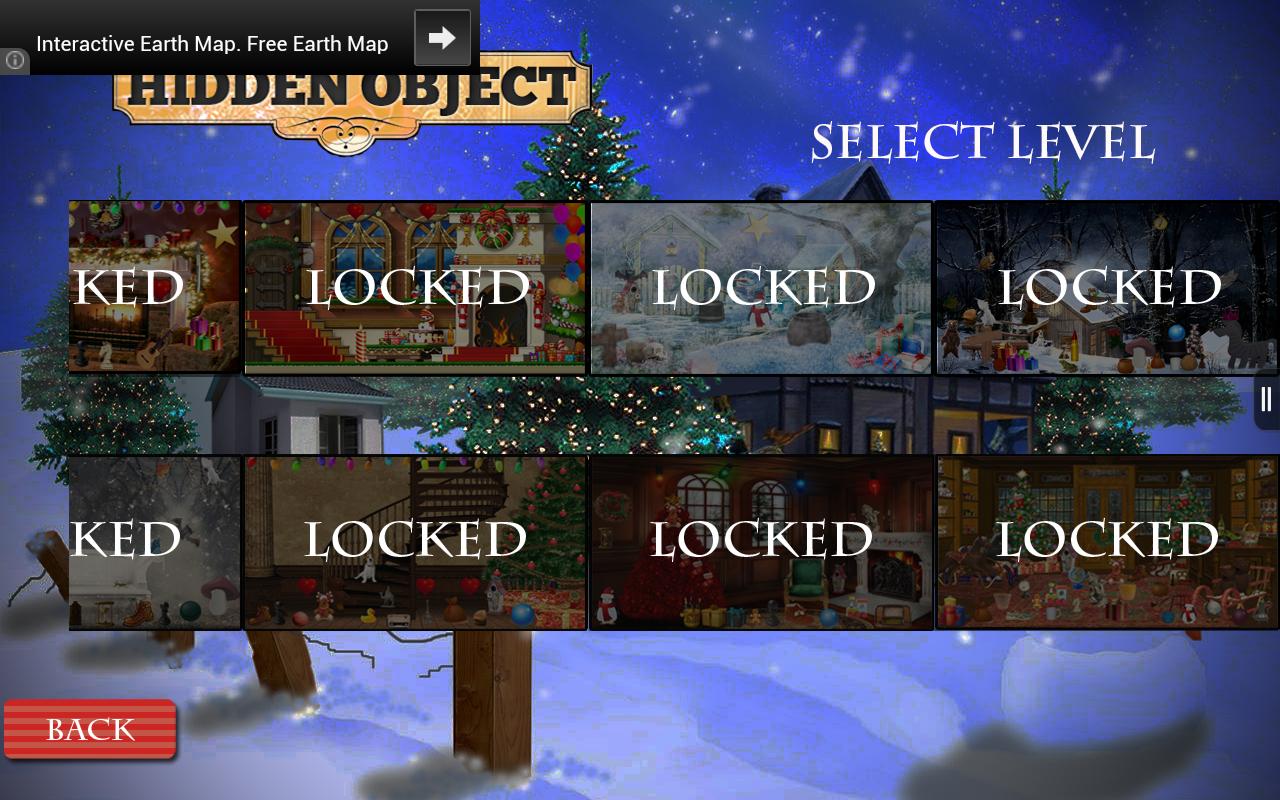Screen dimensions: 1280x800
Task: Click the pause handle on the right edge
Action: (x=1265, y=400)
